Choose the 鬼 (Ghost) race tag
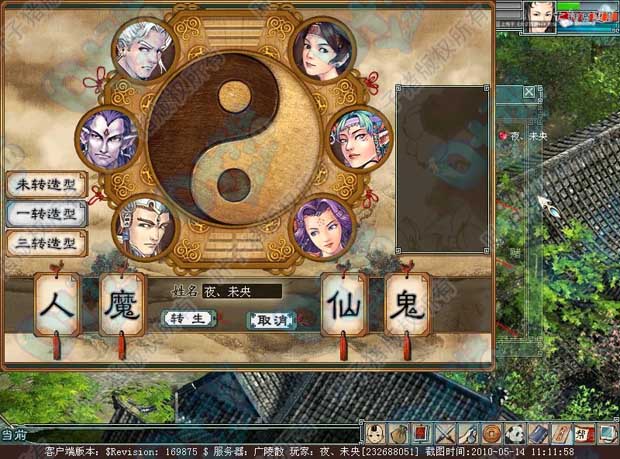The height and width of the screenshot is (459, 620). point(407,304)
